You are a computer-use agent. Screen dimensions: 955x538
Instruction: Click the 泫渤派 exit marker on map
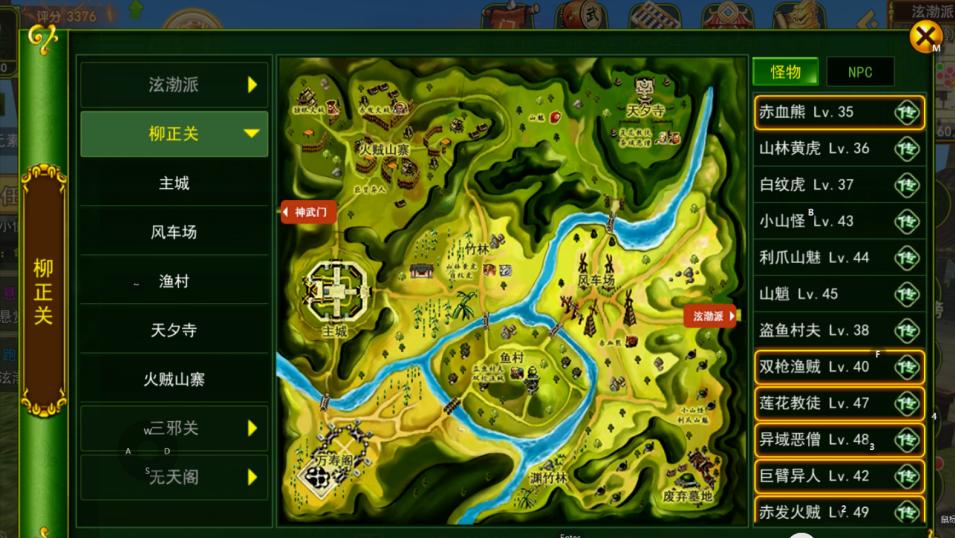click(x=710, y=316)
